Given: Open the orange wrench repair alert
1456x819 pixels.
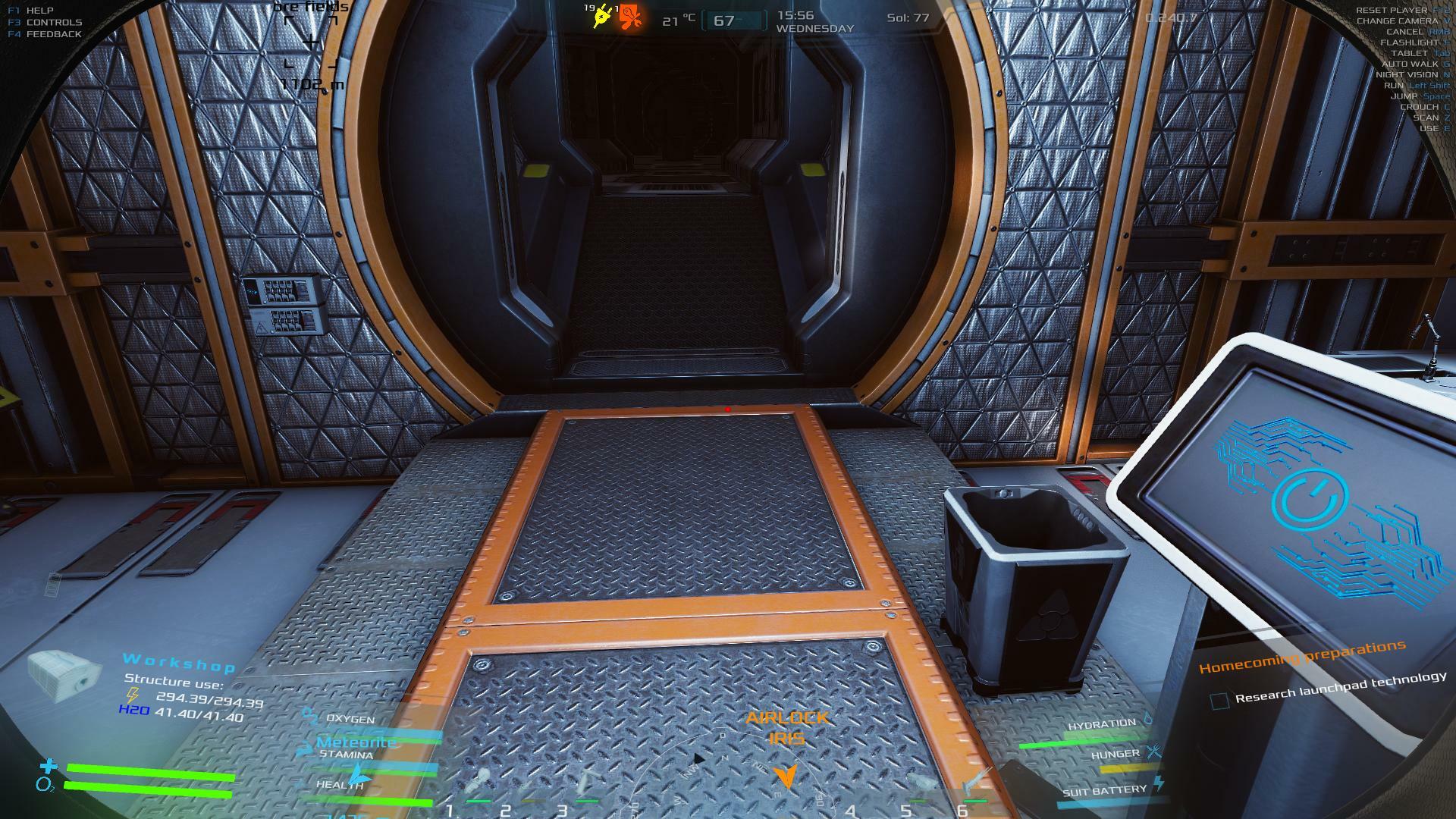Looking at the screenshot, I should pos(630,17).
